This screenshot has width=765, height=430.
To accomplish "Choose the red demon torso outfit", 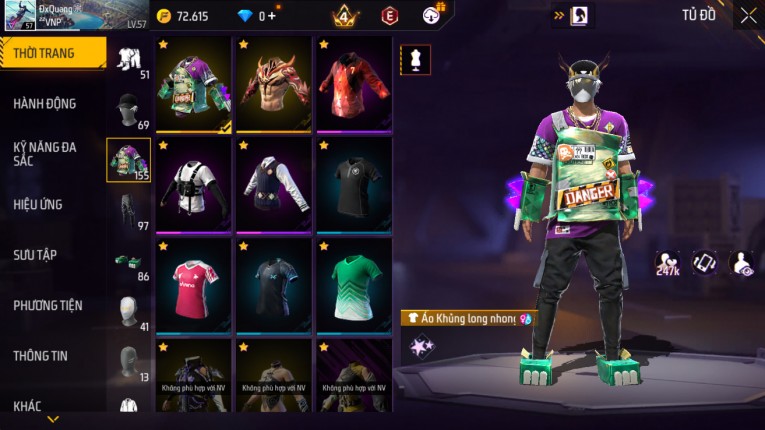I will (x=274, y=84).
